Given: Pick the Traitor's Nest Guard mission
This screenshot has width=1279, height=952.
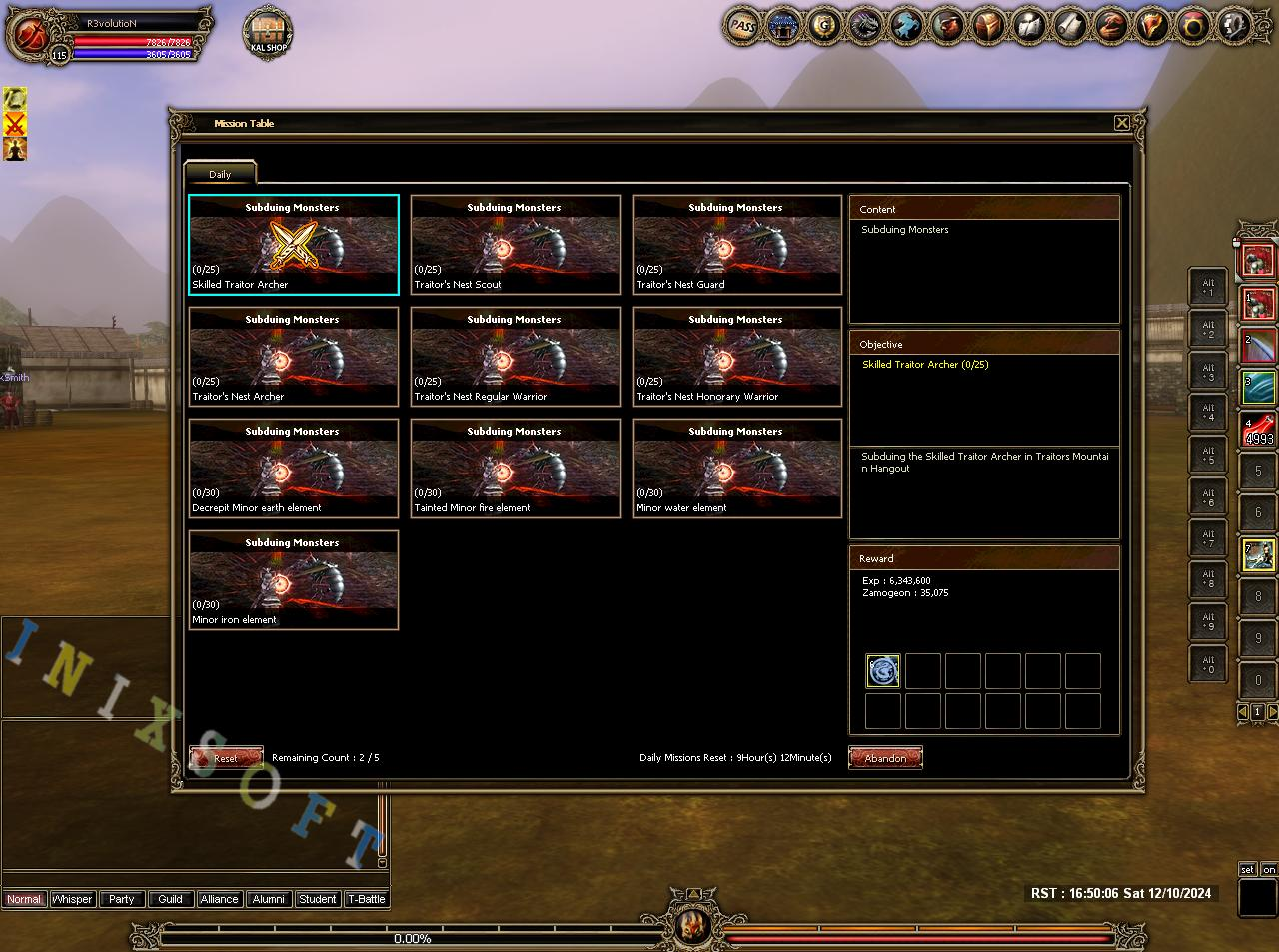Looking at the screenshot, I should [737, 245].
